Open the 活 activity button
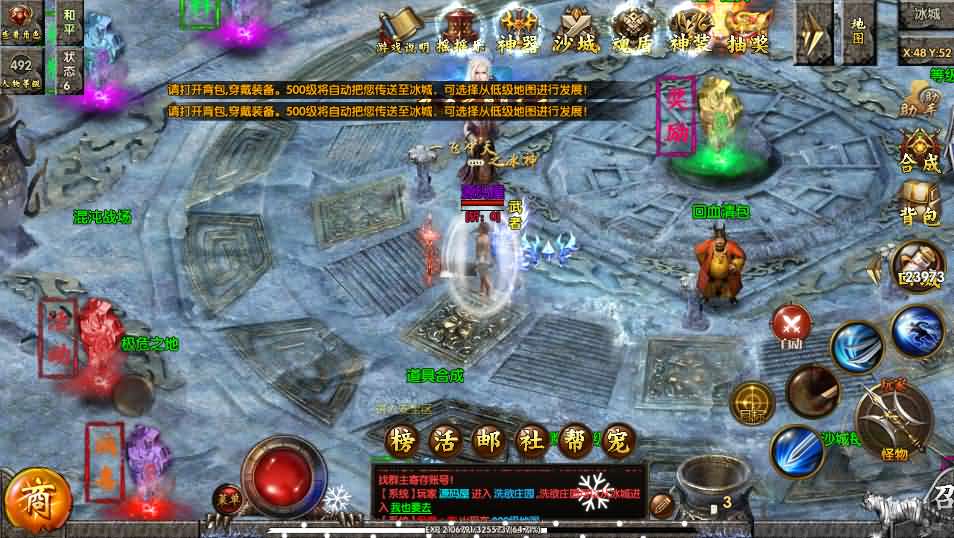 [x=446, y=439]
